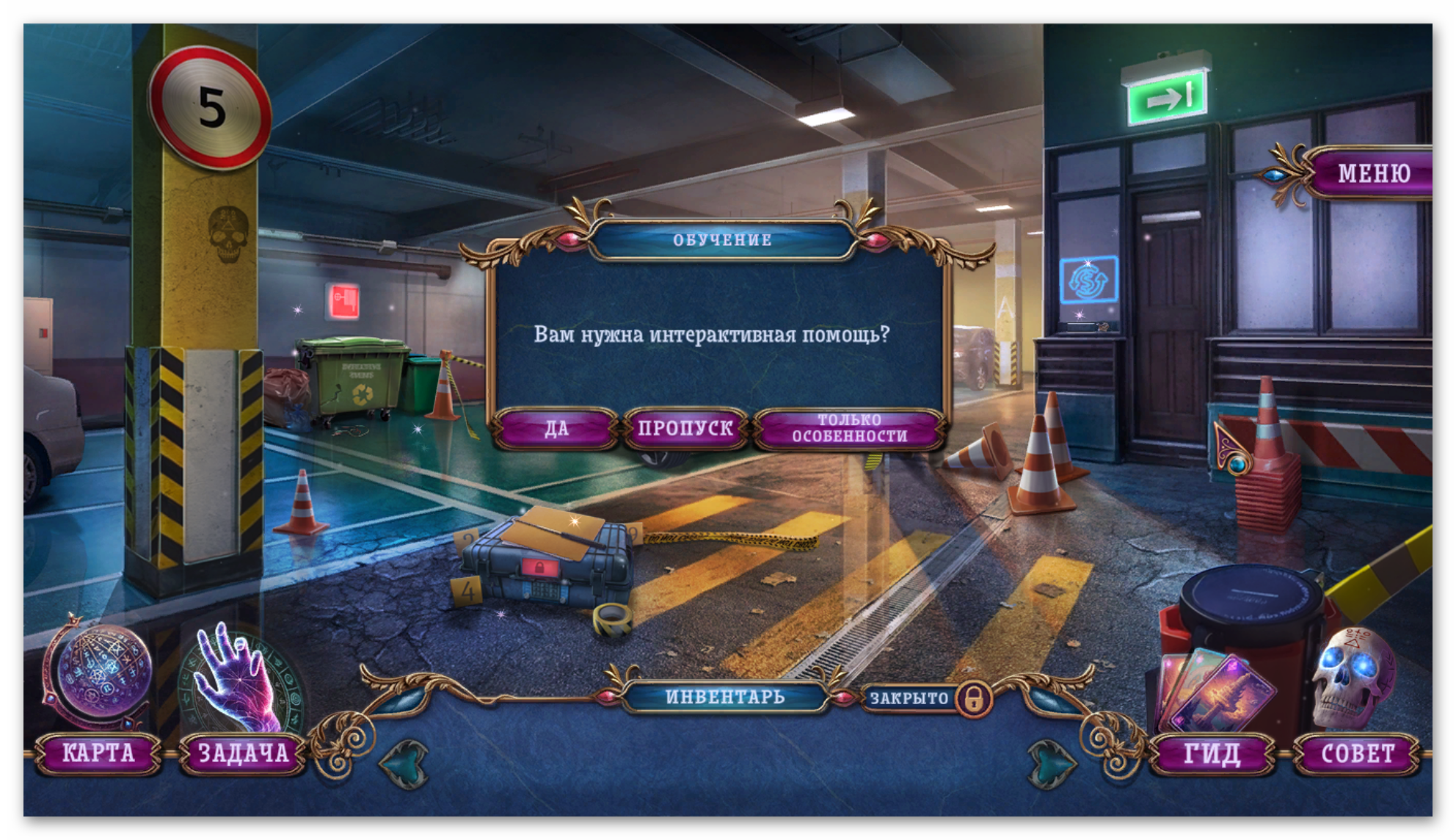Select ПРОПУСК to skip the tutorial
This screenshot has height=840, width=1456.
pyautogui.click(x=685, y=428)
